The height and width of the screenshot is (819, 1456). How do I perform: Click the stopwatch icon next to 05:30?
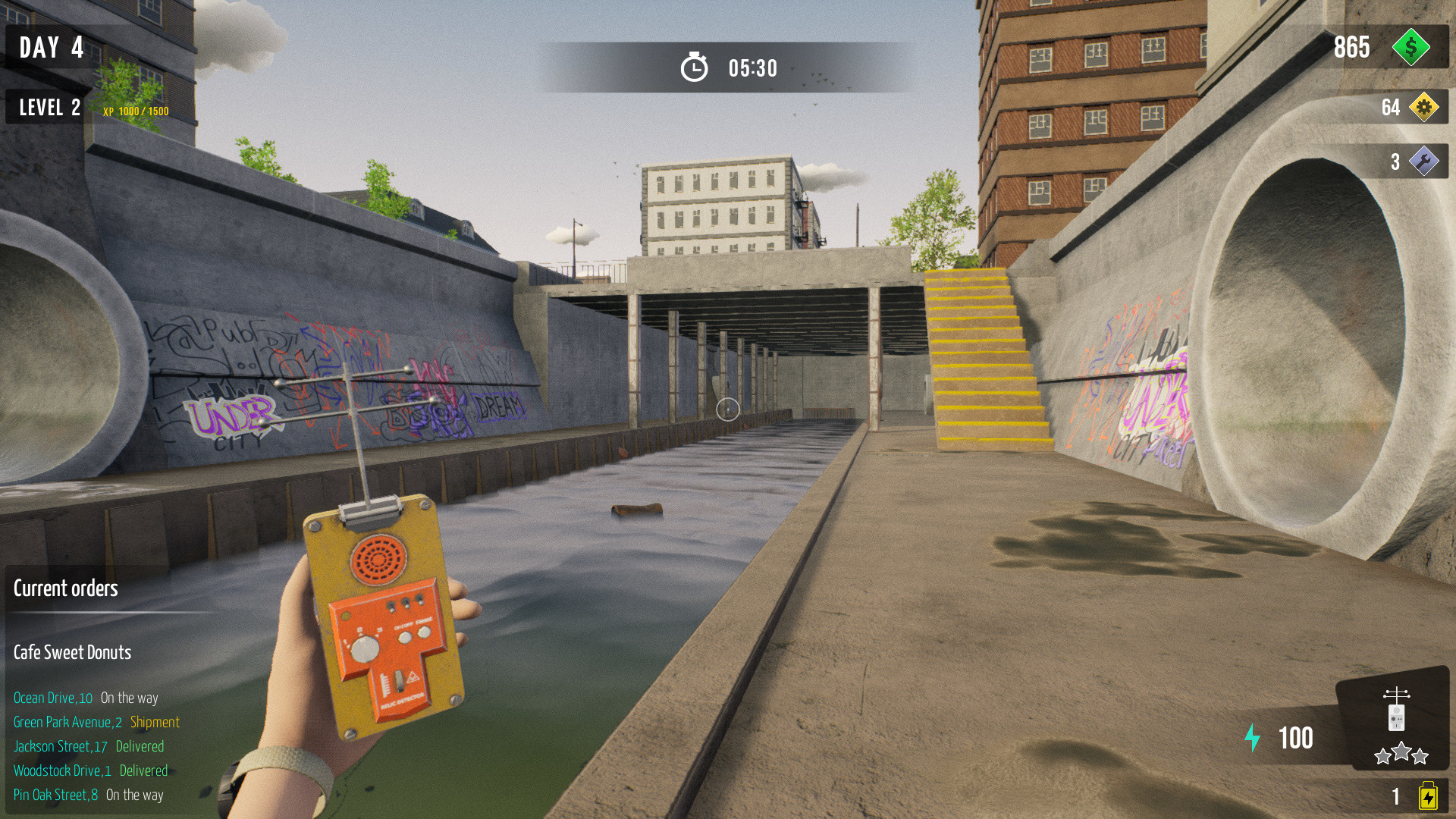tap(694, 67)
